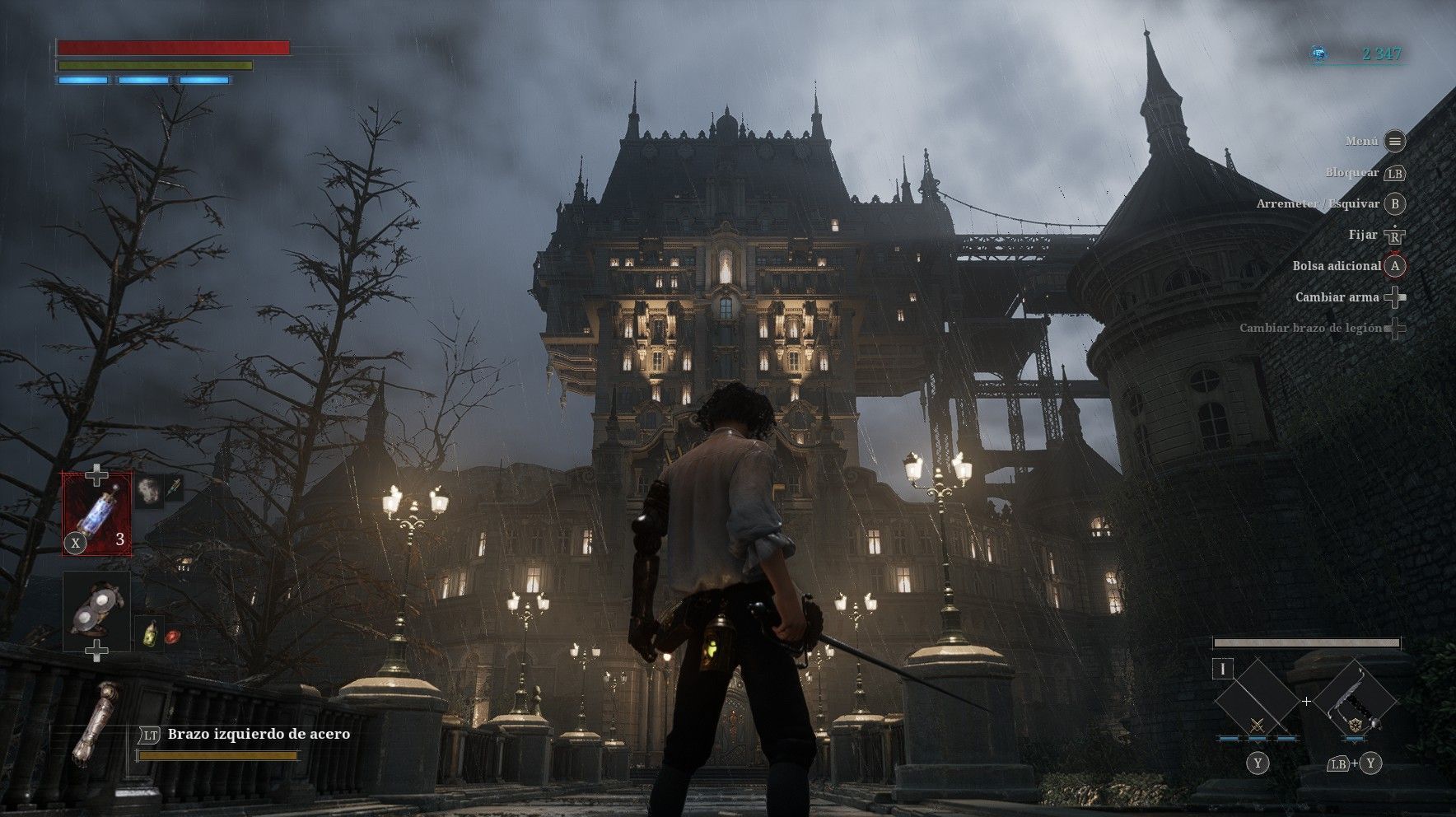Select the twin-disc grindstone belt slot
The image size is (1456, 817).
click(97, 610)
